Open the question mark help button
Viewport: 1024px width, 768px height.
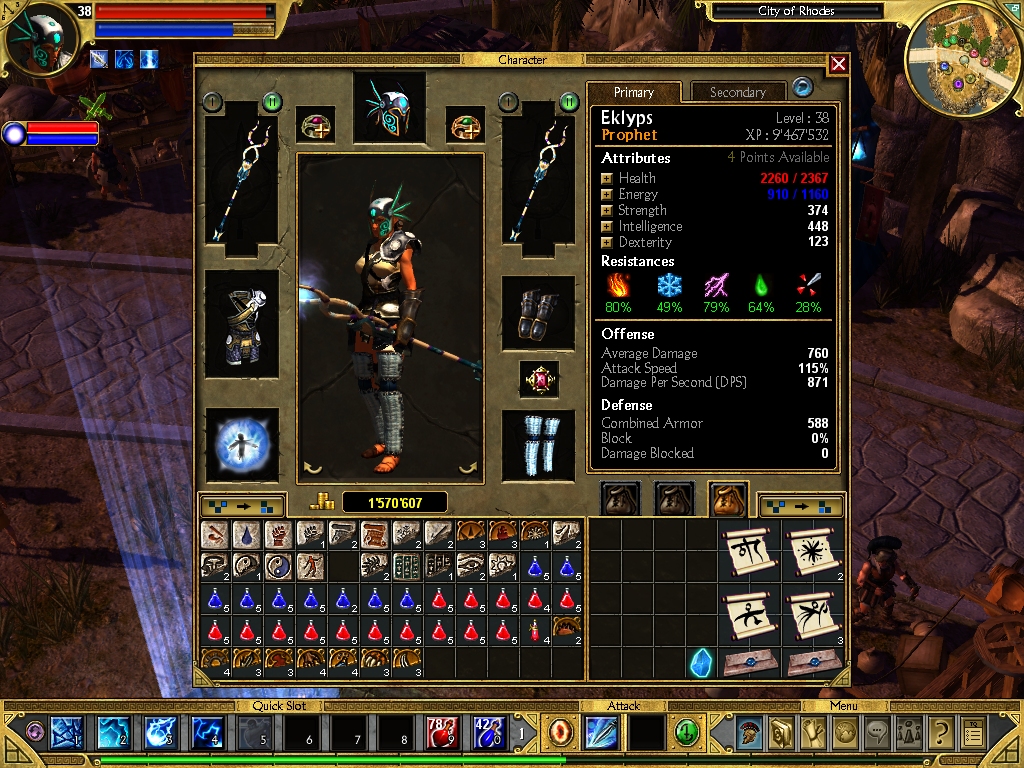coord(939,733)
